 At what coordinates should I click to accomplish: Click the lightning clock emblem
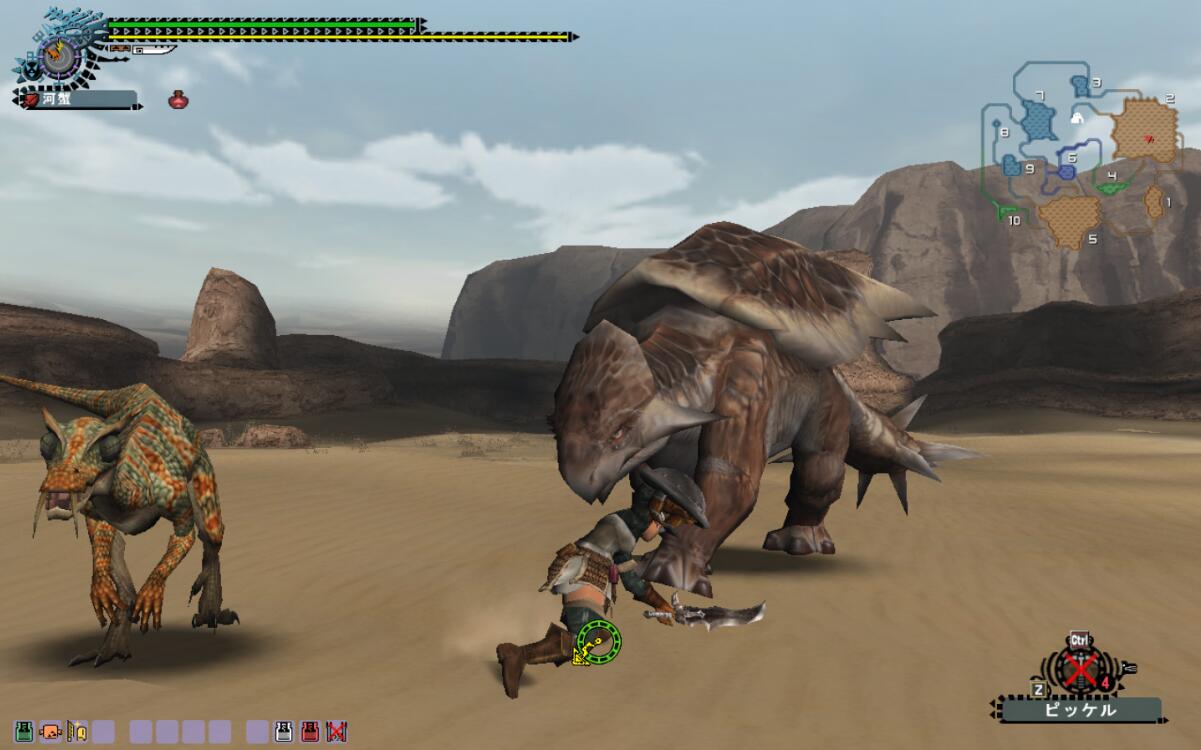point(57,52)
